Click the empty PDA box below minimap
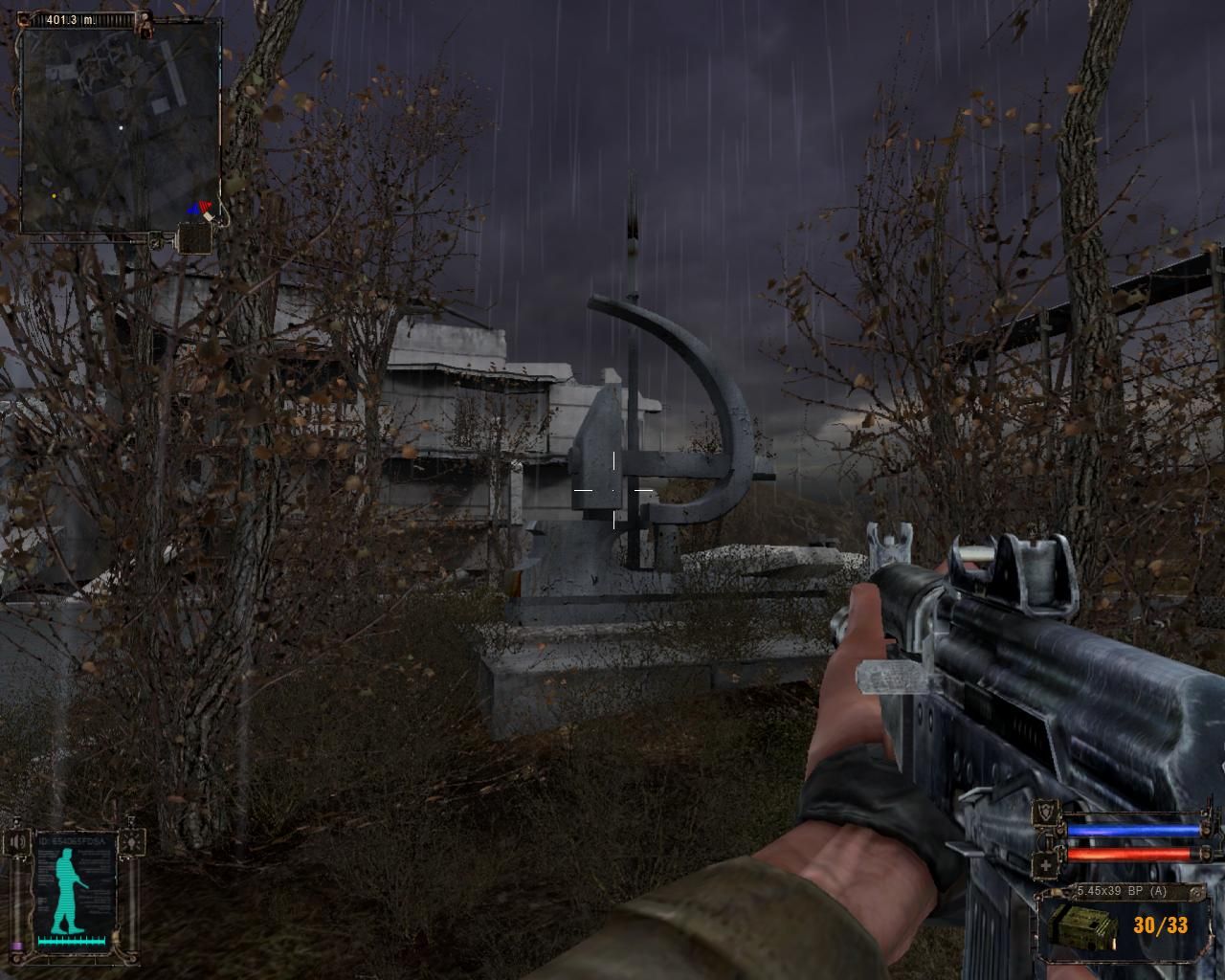Screen dimensions: 1225x980 point(193,236)
